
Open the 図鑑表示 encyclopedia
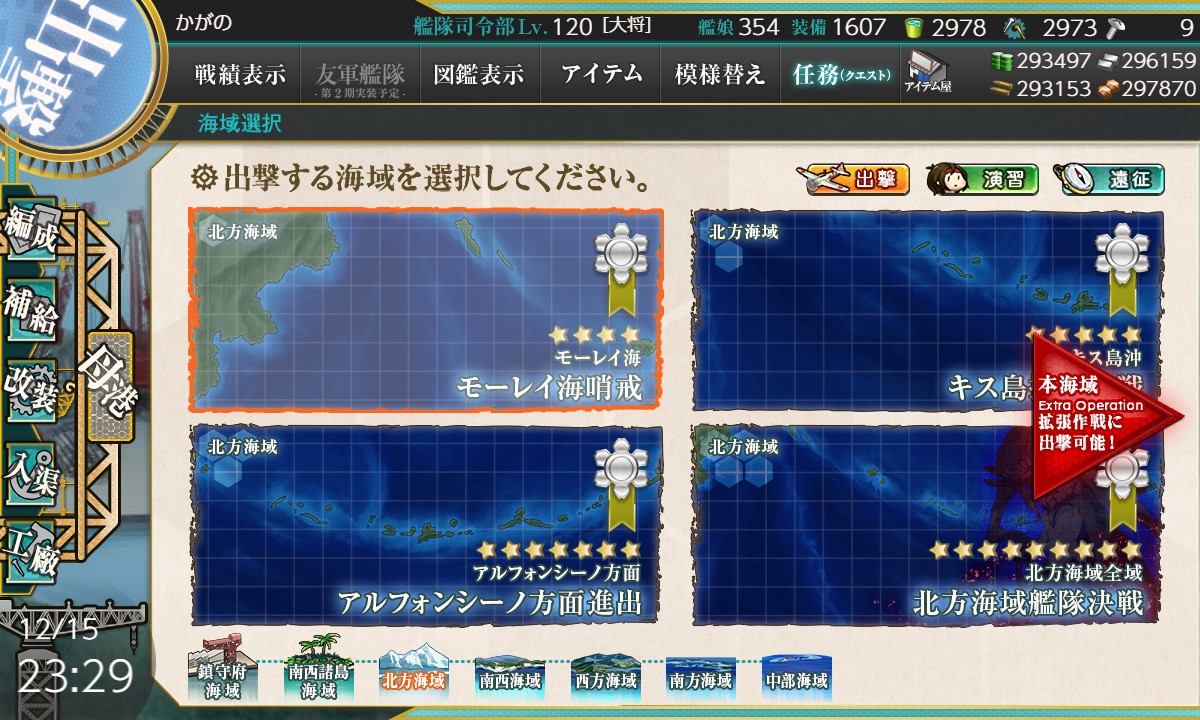pyautogui.click(x=479, y=74)
